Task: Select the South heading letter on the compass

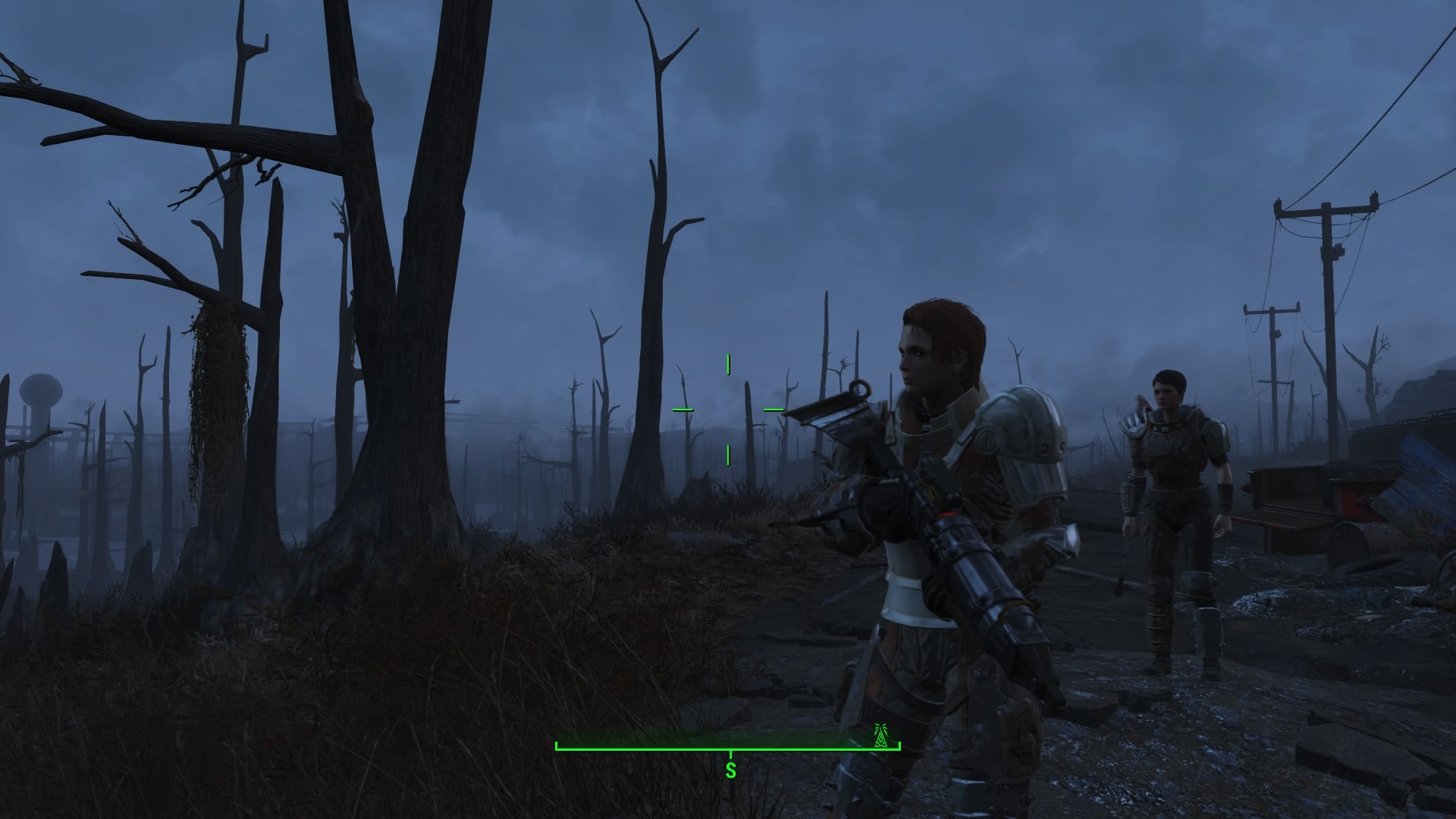Action: pyautogui.click(x=731, y=771)
